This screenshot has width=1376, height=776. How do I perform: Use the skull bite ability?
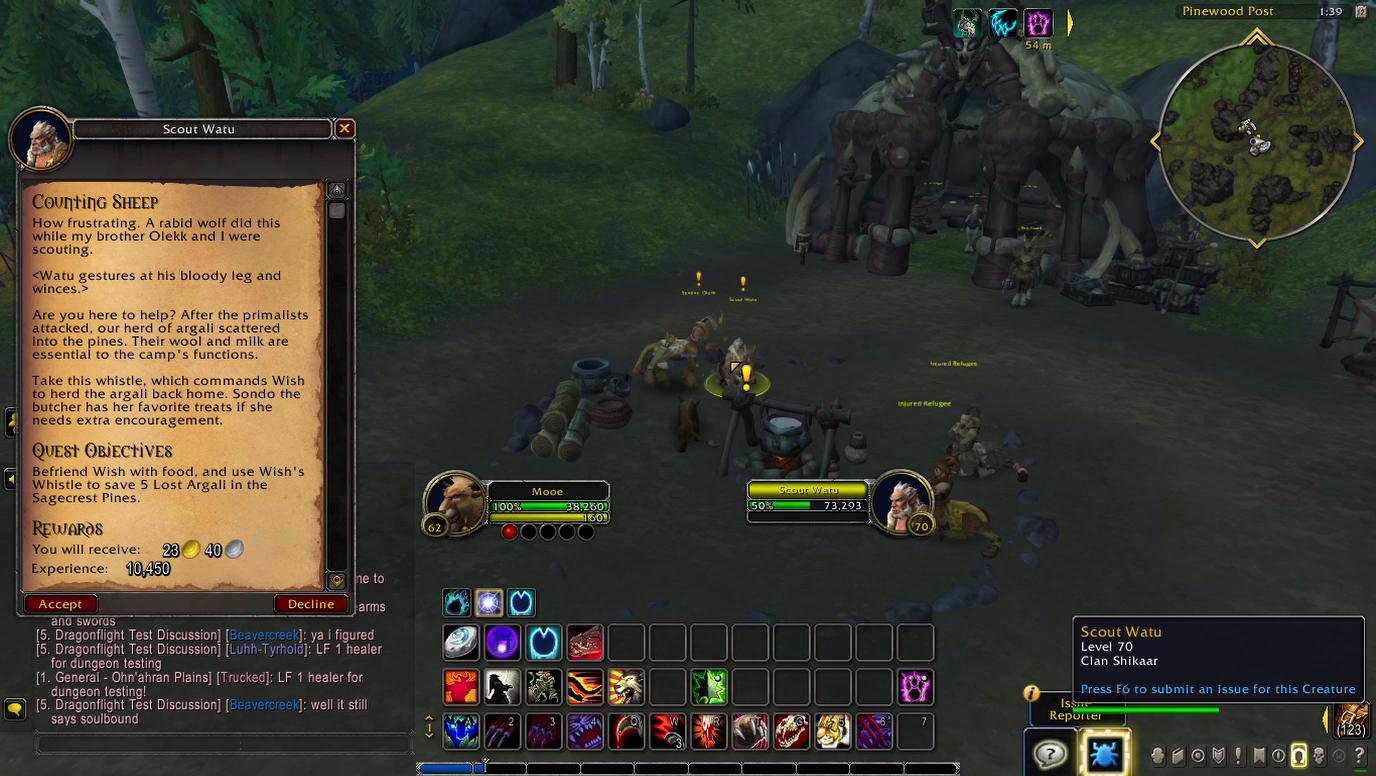790,731
